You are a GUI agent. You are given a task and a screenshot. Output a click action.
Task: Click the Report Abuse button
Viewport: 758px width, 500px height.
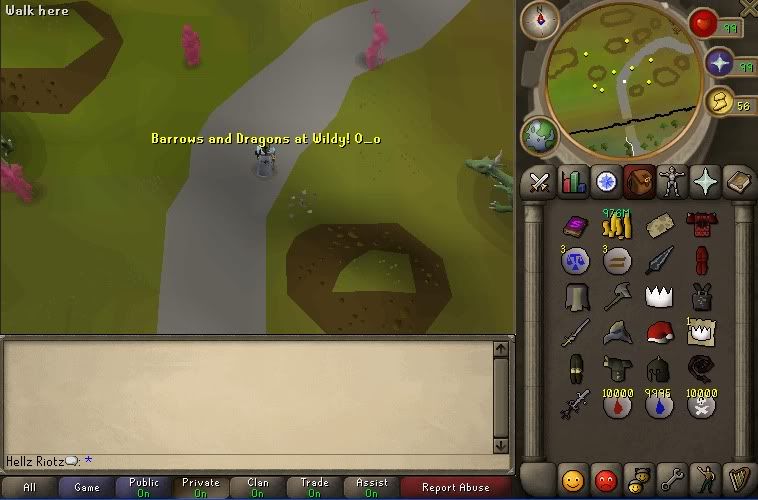click(455, 488)
